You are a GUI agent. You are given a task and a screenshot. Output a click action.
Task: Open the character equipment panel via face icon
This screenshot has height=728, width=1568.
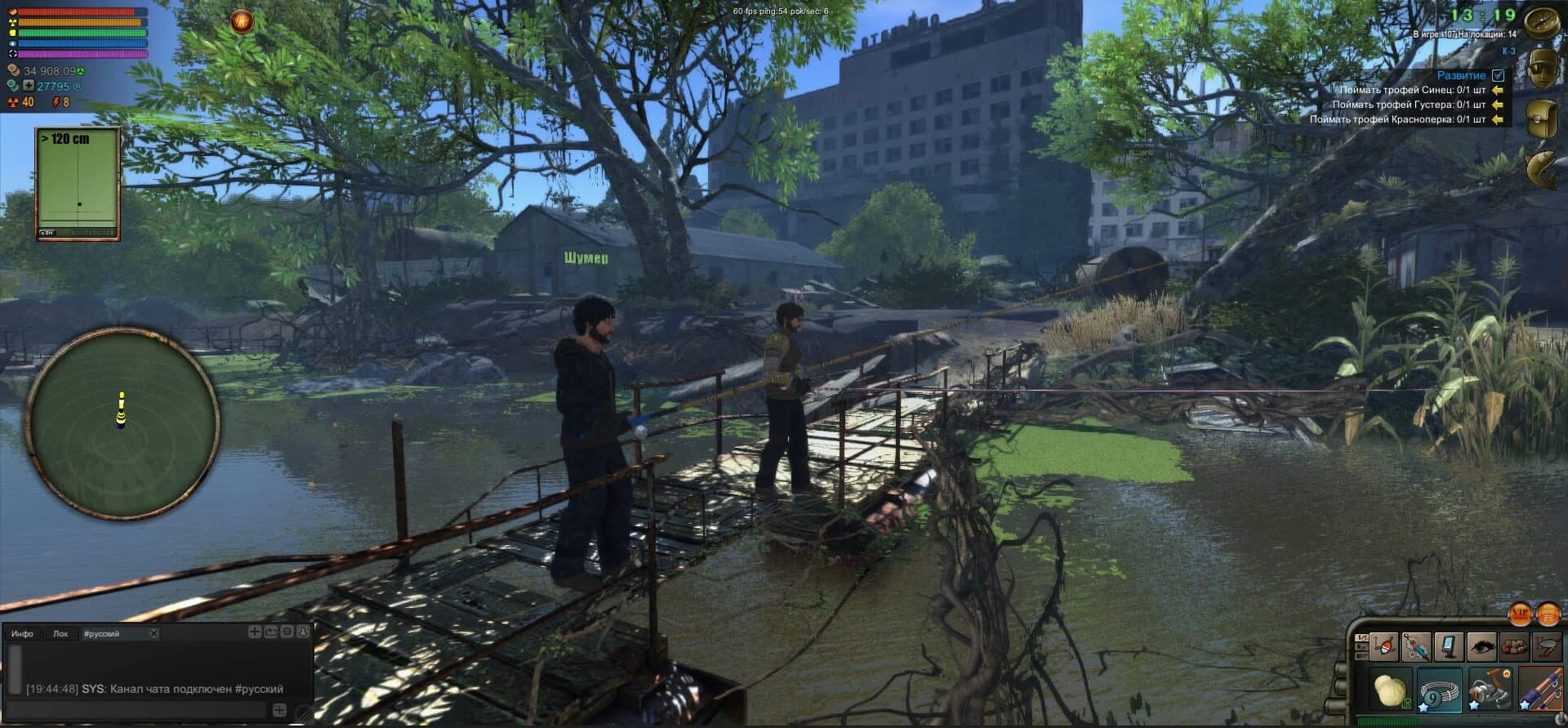[1542, 69]
